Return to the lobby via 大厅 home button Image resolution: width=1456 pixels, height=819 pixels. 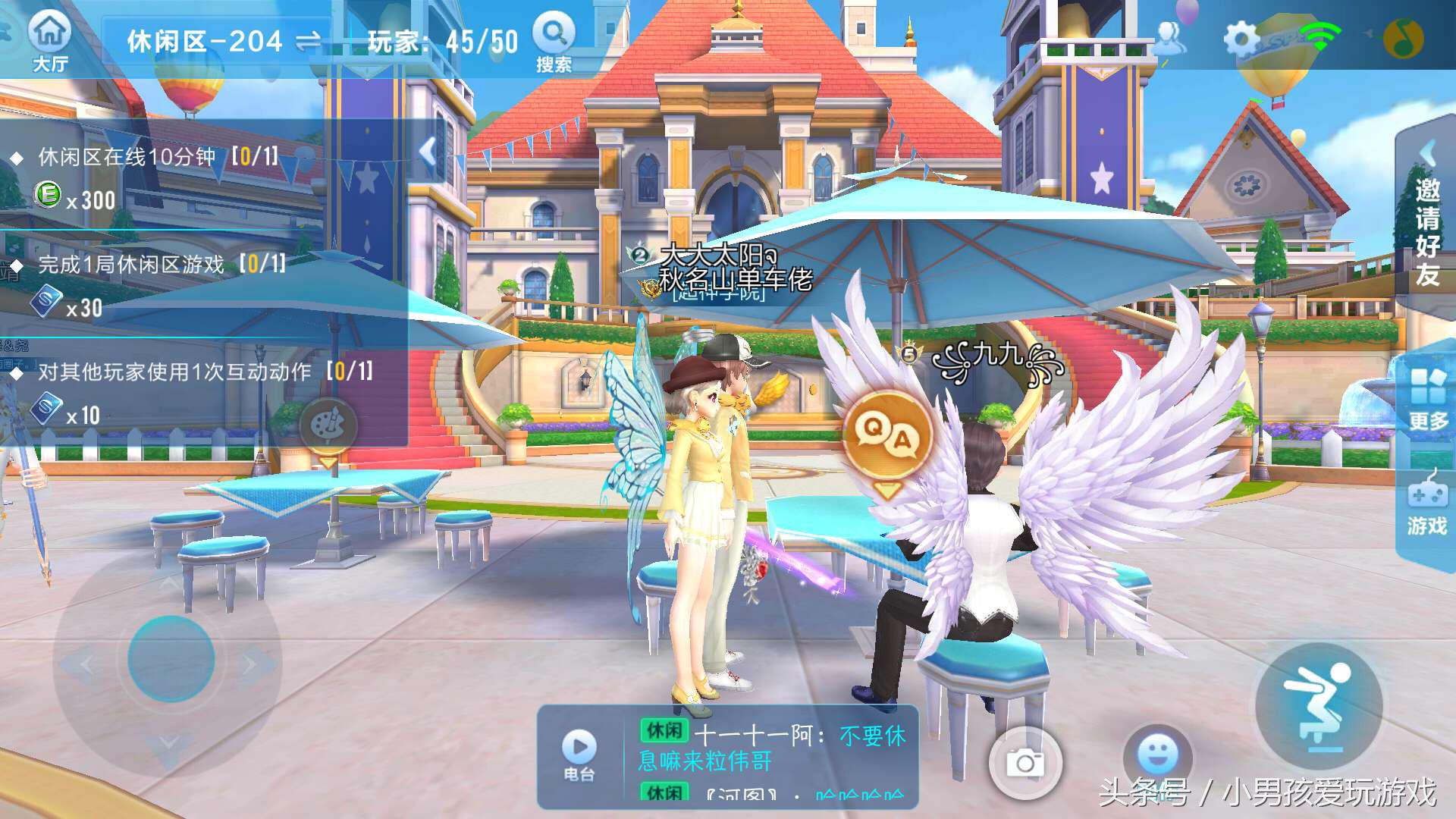pos(50,42)
